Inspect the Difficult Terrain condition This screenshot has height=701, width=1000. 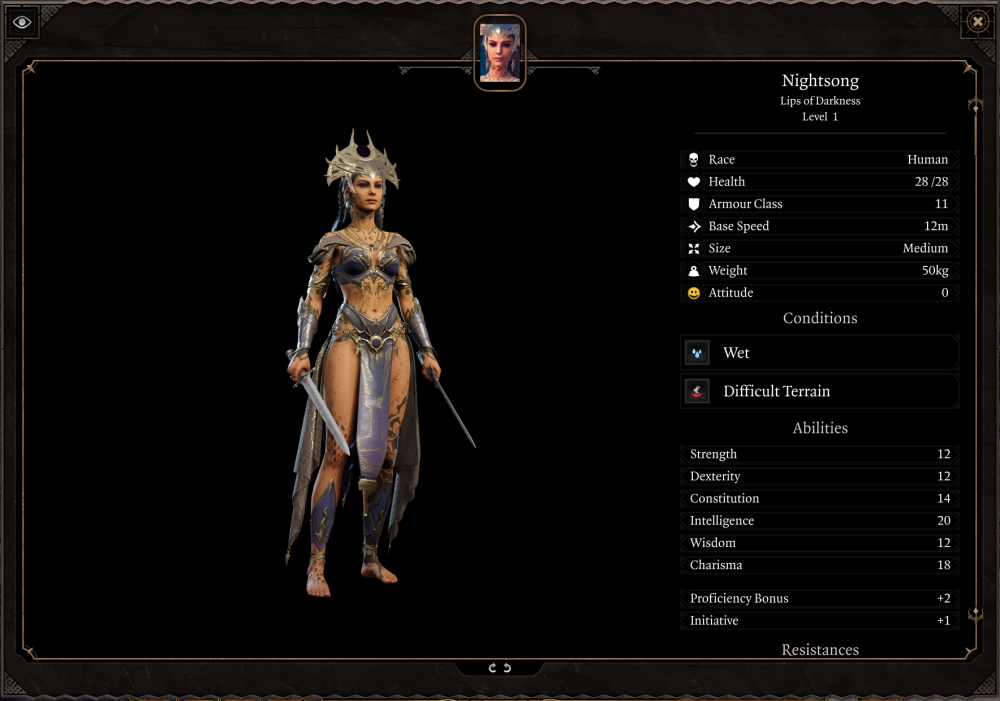point(819,391)
